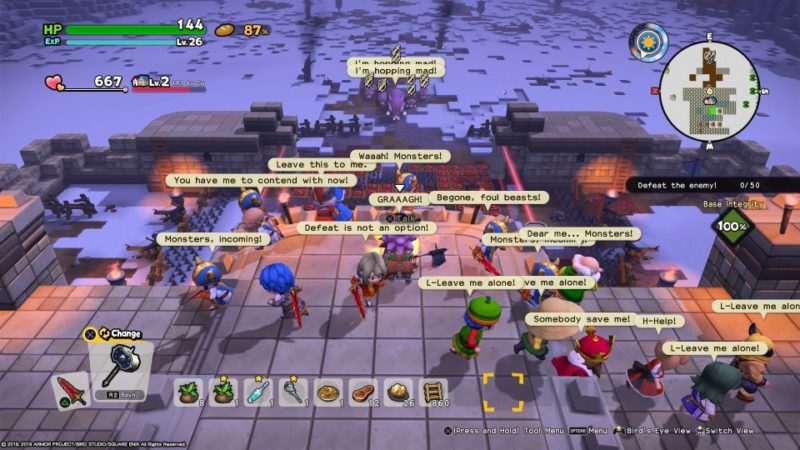This screenshot has width=800, height=450.
Task: Choose the ladder hotbar slot
Action: point(434,391)
